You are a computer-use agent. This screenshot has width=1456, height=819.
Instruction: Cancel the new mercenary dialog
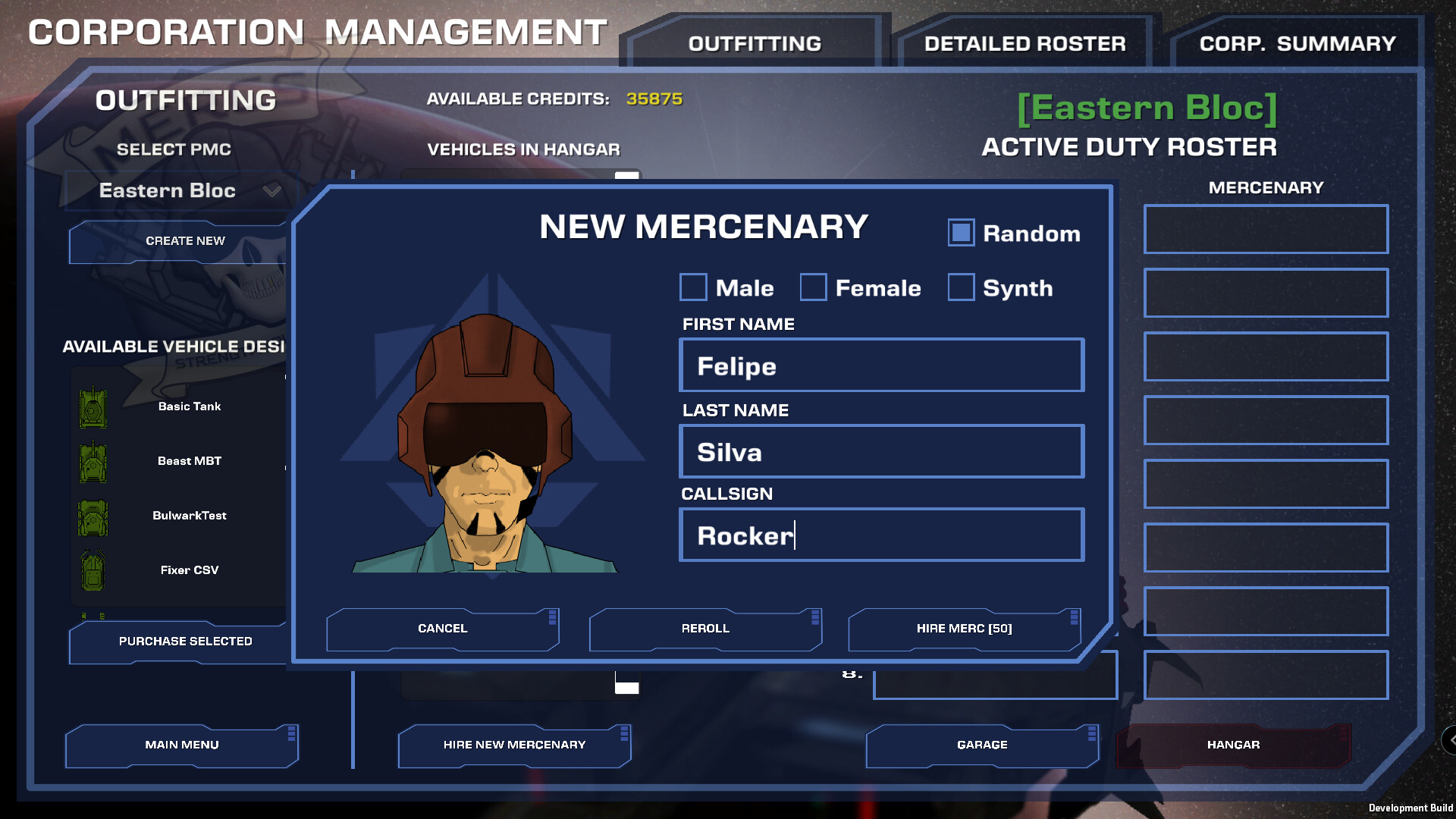coord(442,629)
